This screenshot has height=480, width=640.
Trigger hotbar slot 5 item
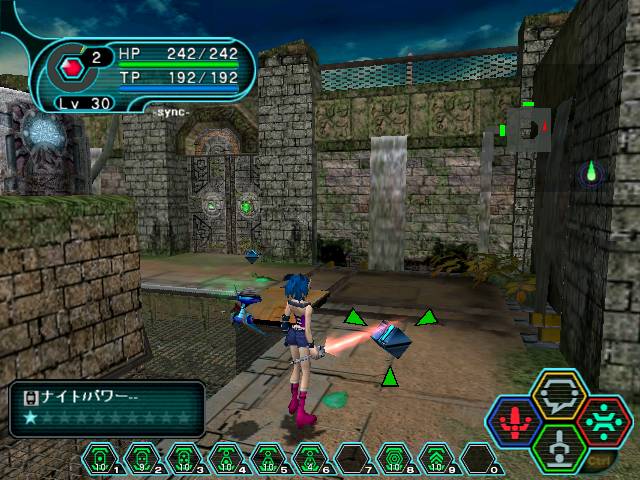pyautogui.click(x=268, y=459)
